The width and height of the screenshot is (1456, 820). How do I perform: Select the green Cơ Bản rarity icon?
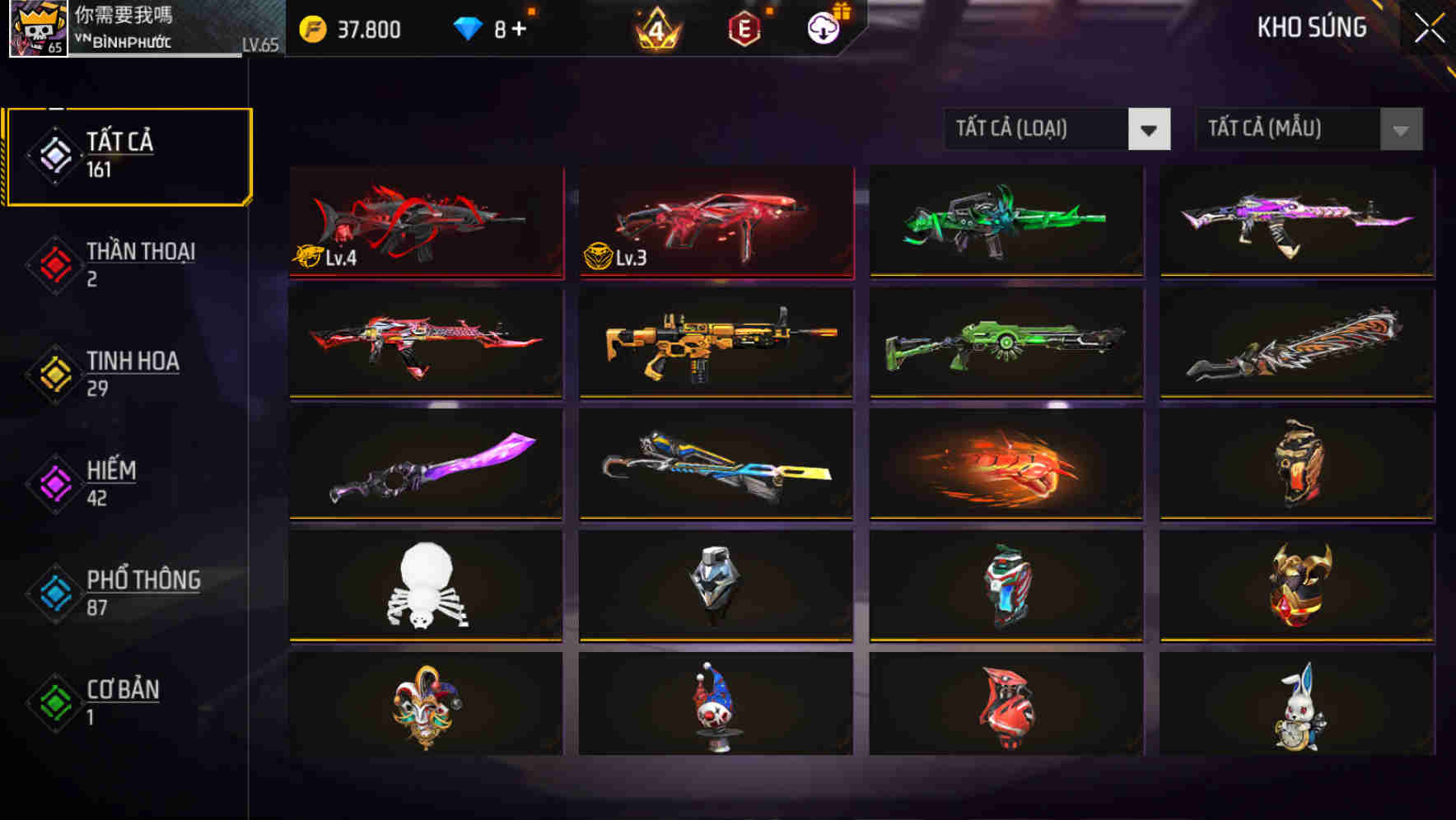point(51,701)
